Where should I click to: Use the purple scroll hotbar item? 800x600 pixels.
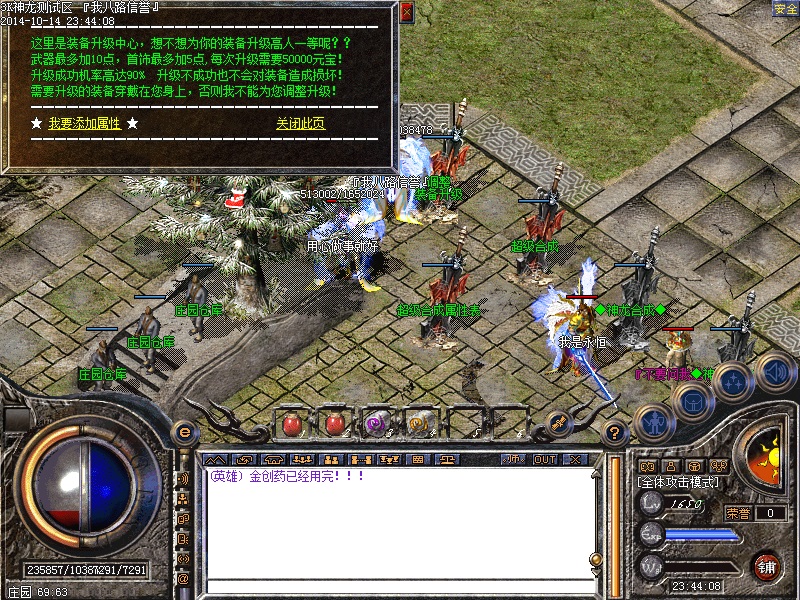[x=377, y=423]
